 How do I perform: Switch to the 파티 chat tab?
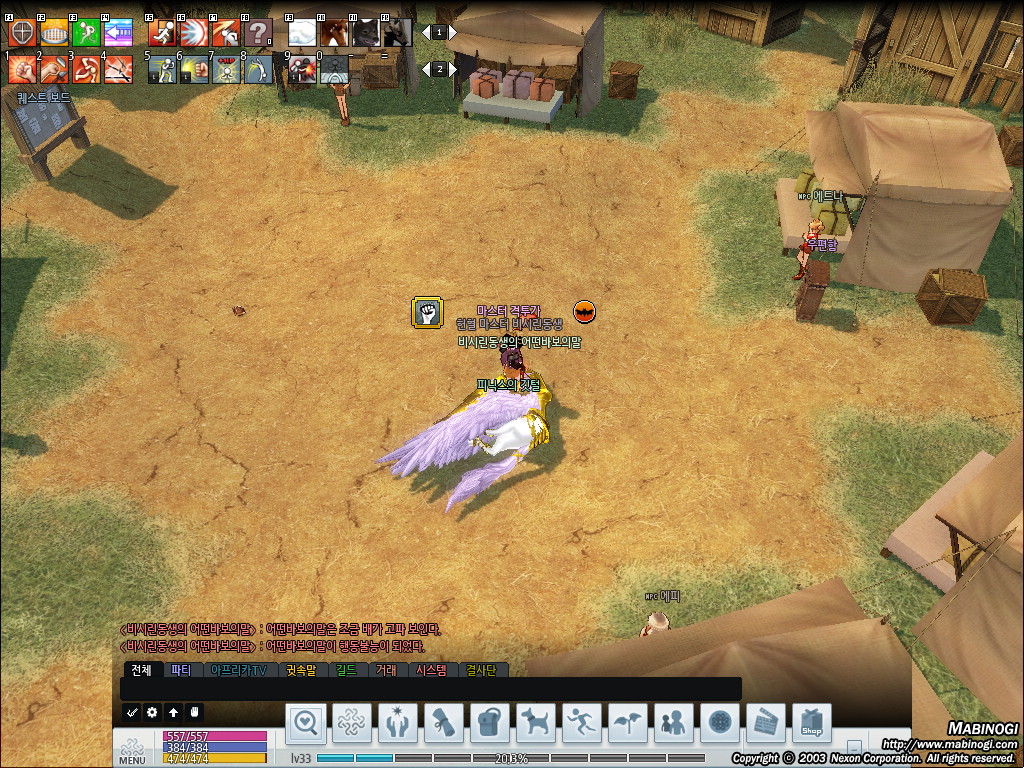[181, 670]
